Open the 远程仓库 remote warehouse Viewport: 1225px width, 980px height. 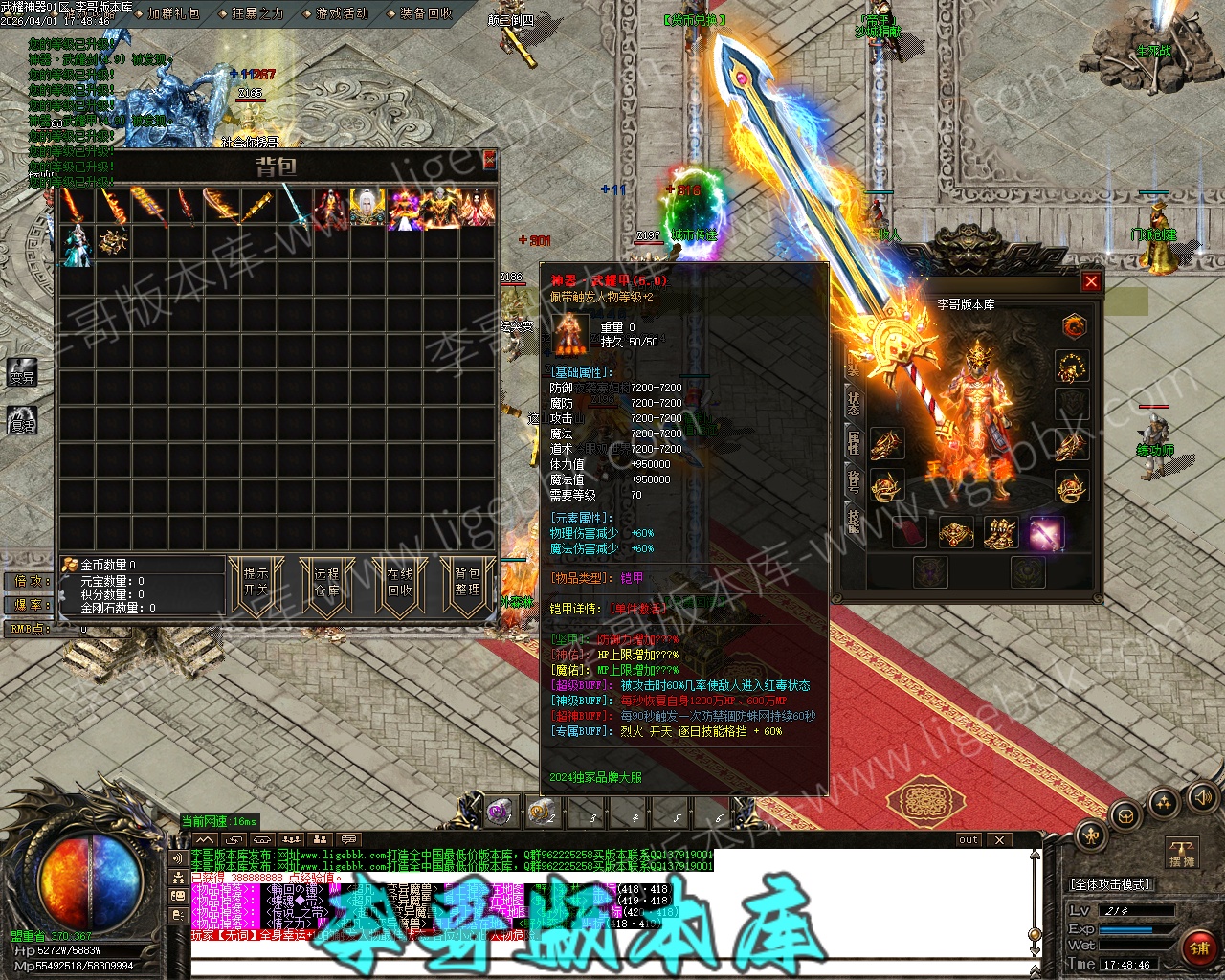click(x=327, y=581)
